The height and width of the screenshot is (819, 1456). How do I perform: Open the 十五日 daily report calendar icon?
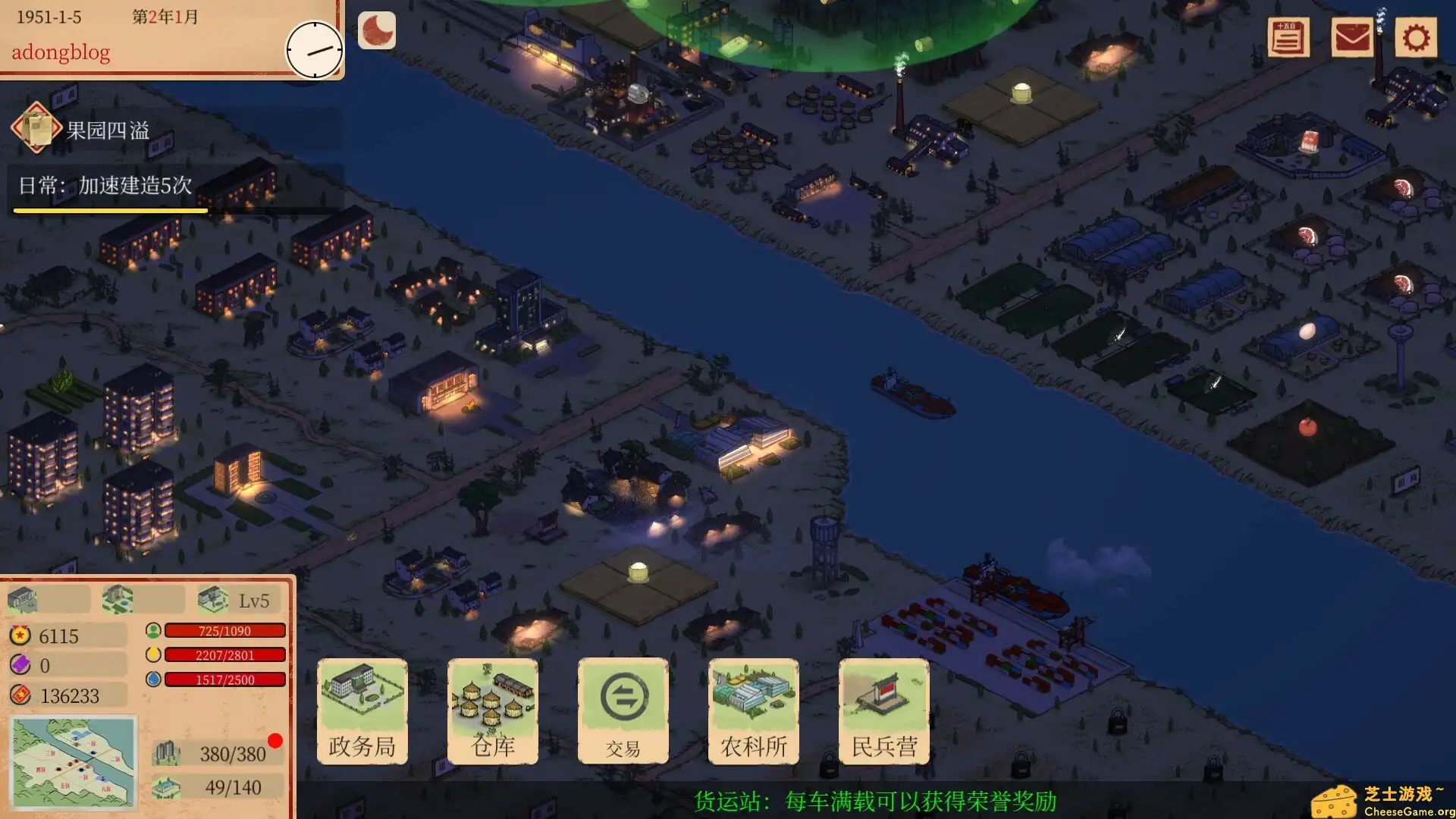tap(1288, 37)
